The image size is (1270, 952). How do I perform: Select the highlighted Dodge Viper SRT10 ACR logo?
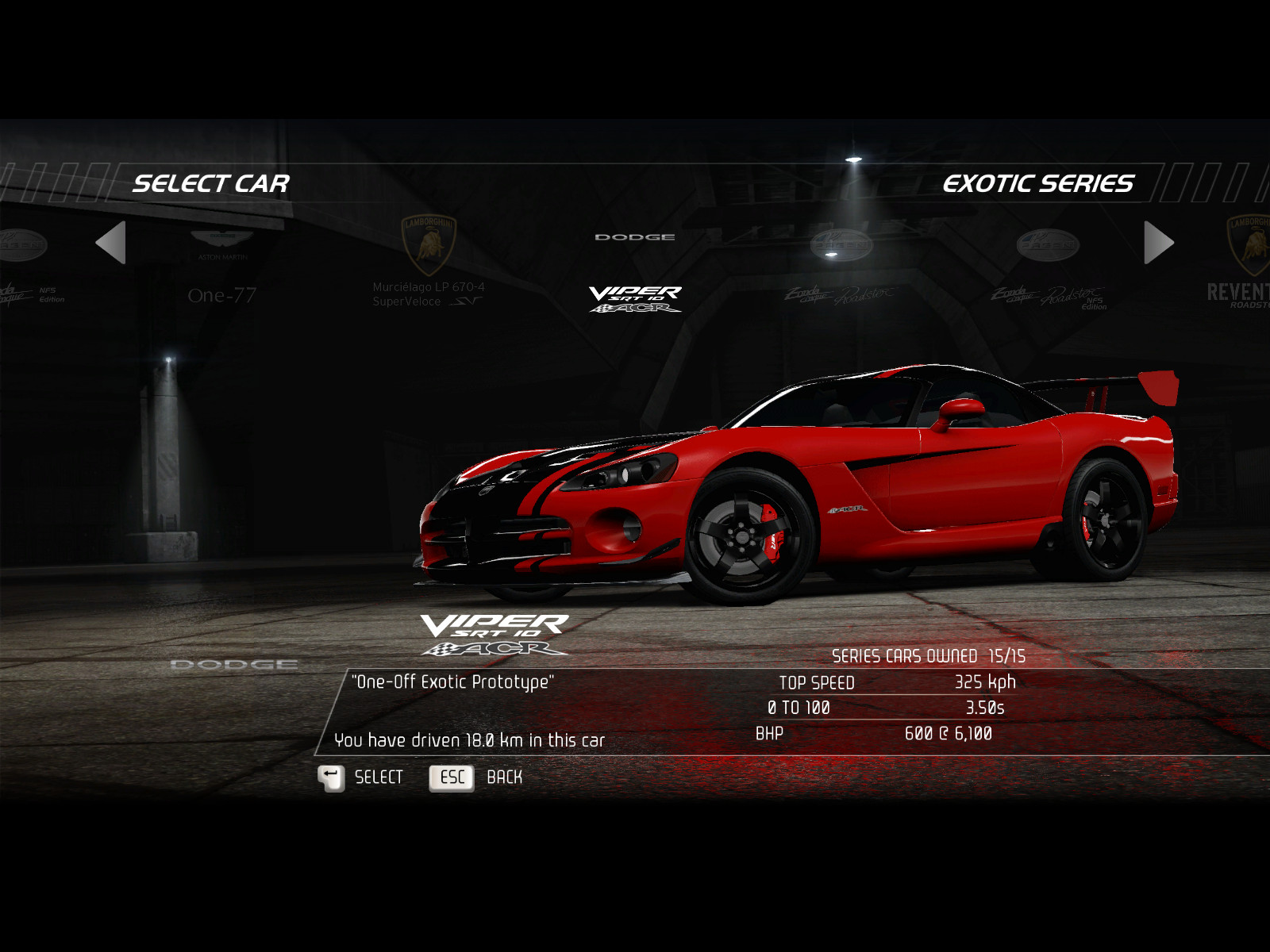(x=635, y=298)
